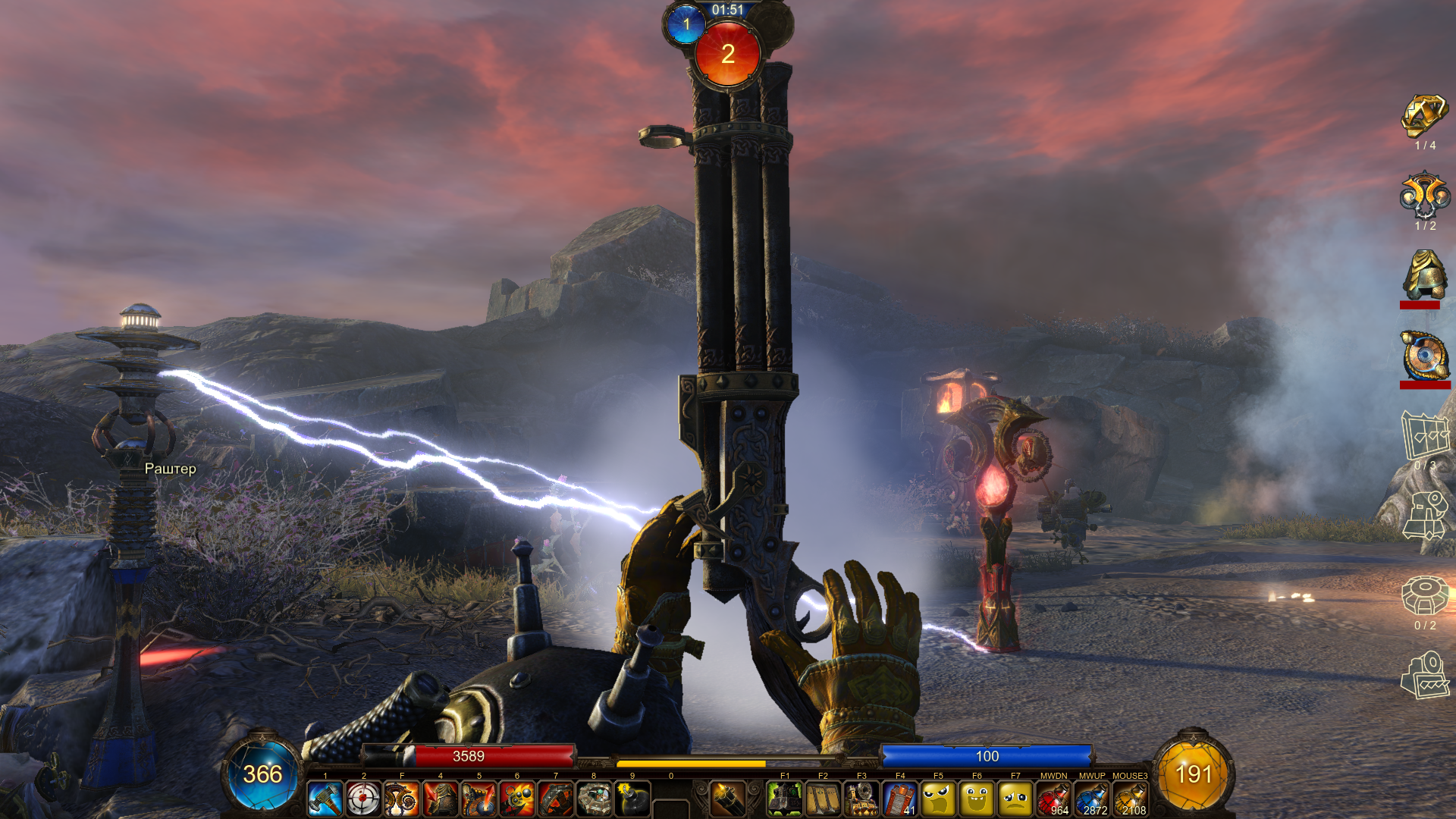This screenshot has width=1456, height=819.
Task: Use the curled horns ability on F
Action: [402, 799]
